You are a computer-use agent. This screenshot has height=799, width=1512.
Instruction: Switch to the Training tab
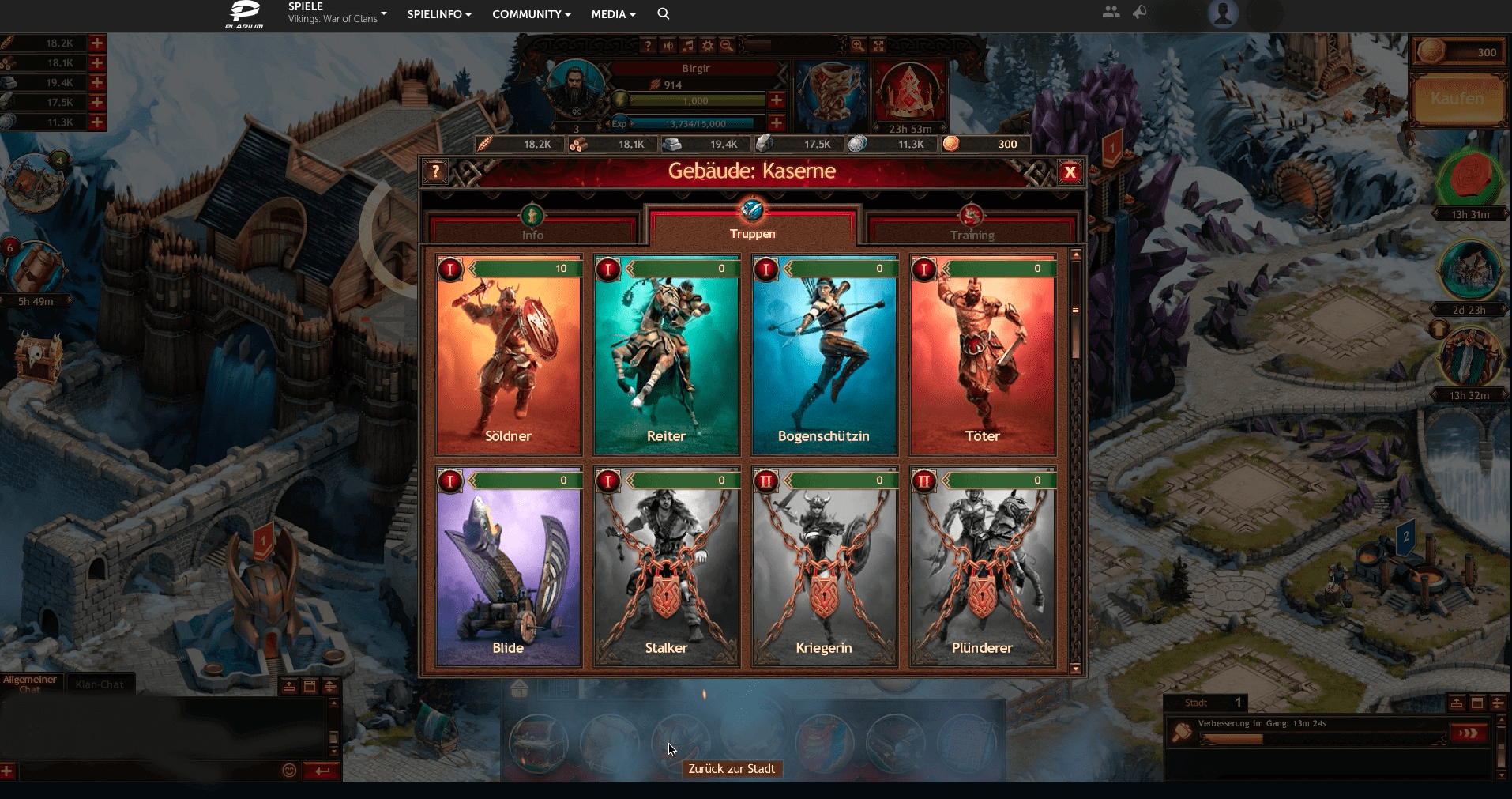[972, 228]
